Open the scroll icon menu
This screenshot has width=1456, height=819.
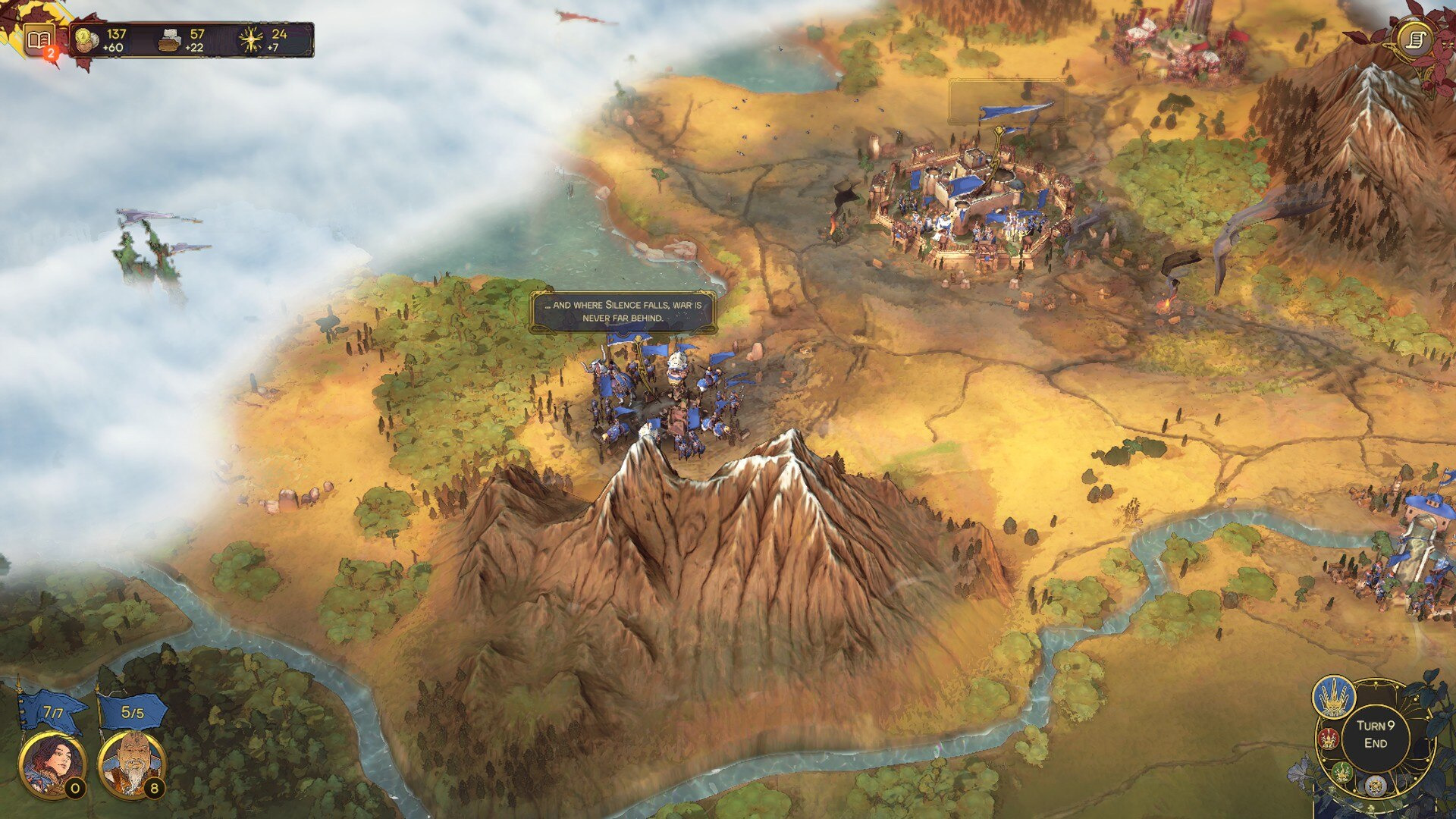(x=1416, y=39)
